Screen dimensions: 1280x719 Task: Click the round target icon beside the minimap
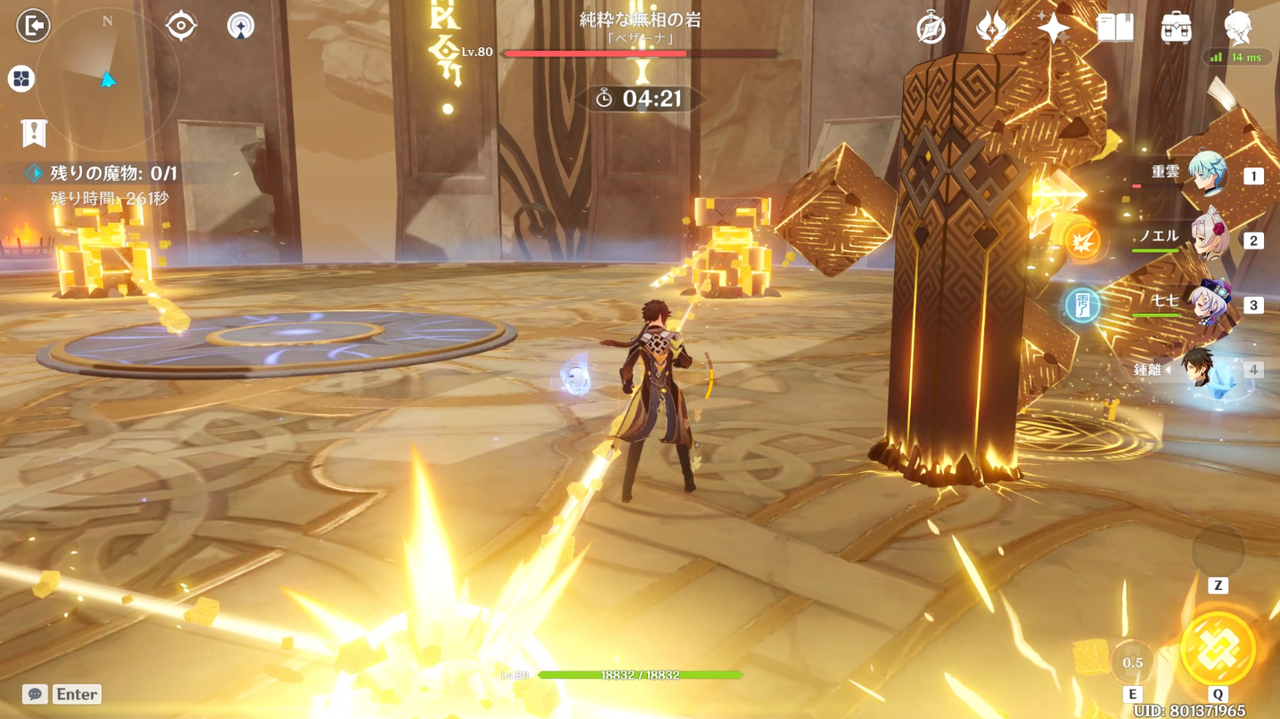tap(181, 26)
